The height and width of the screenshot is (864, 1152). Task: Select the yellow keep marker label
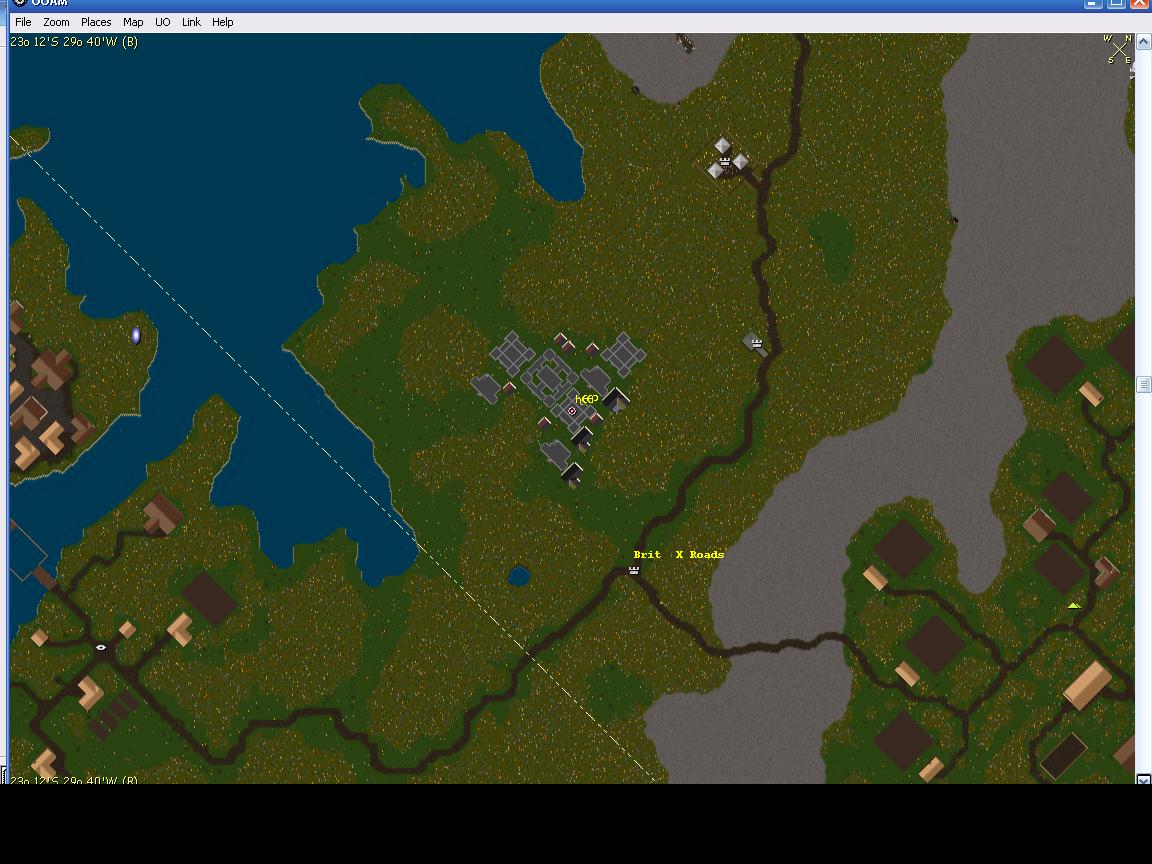pyautogui.click(x=587, y=399)
